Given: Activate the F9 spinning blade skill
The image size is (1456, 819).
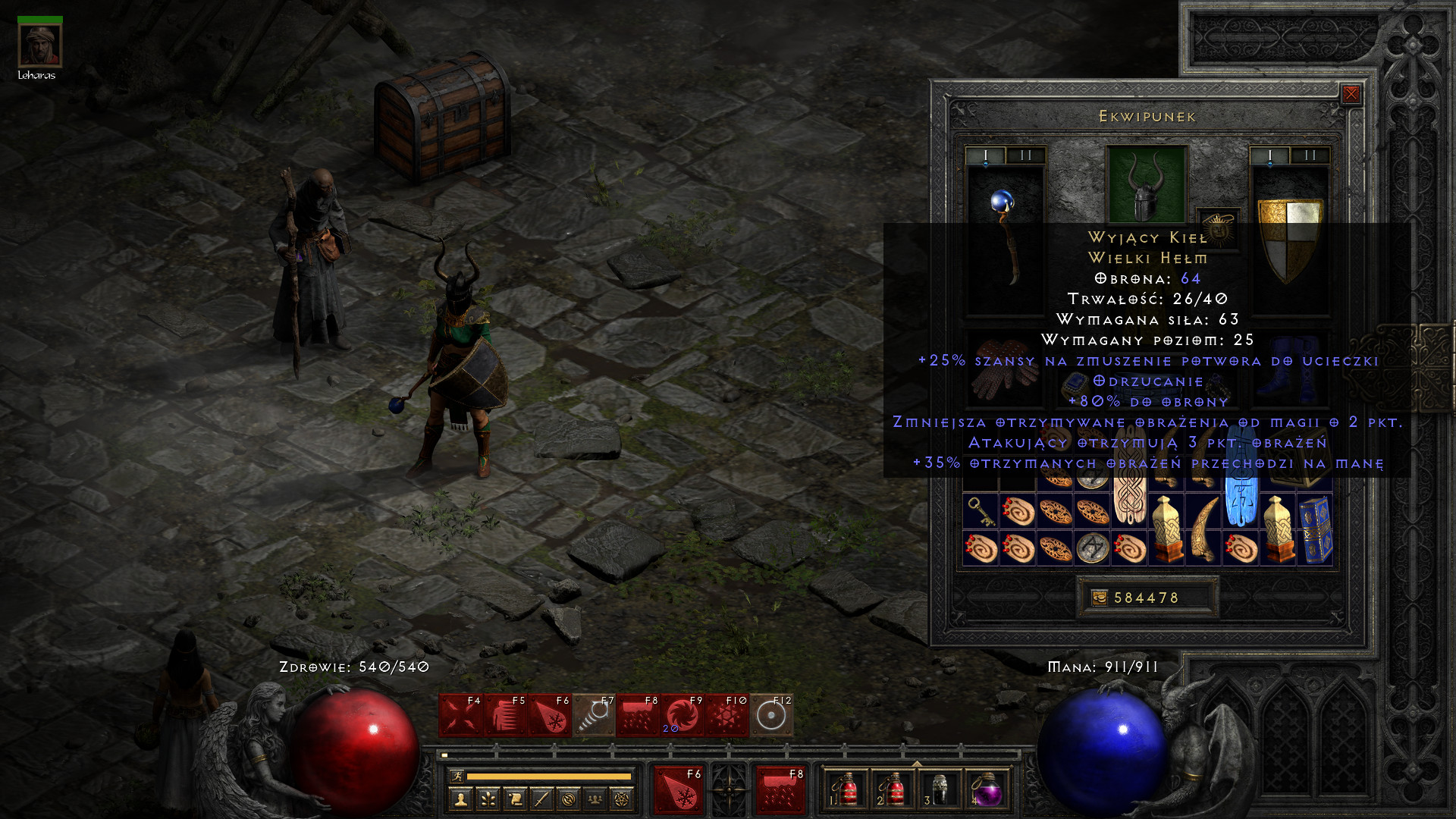Looking at the screenshot, I should pos(682,715).
